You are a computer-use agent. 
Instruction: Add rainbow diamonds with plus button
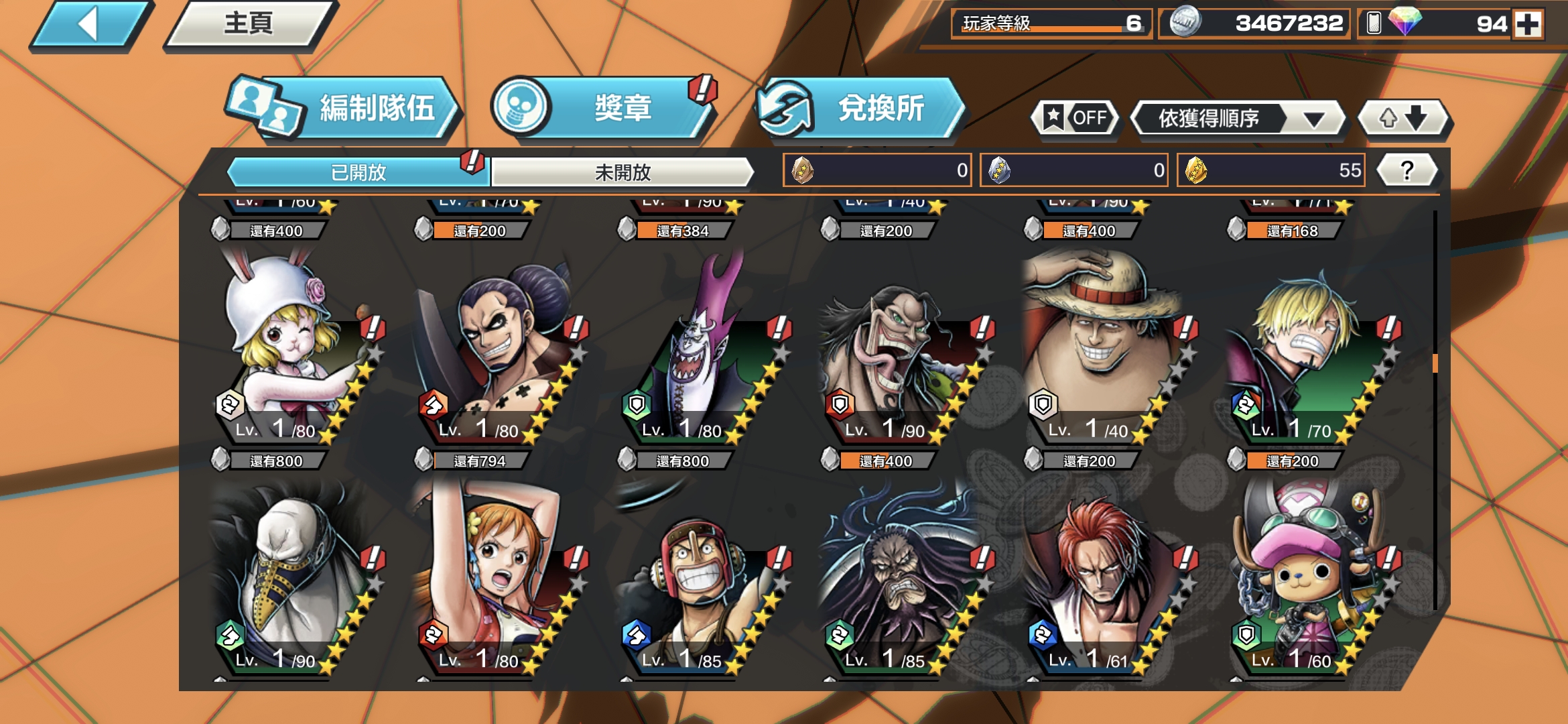[x=1527, y=25]
